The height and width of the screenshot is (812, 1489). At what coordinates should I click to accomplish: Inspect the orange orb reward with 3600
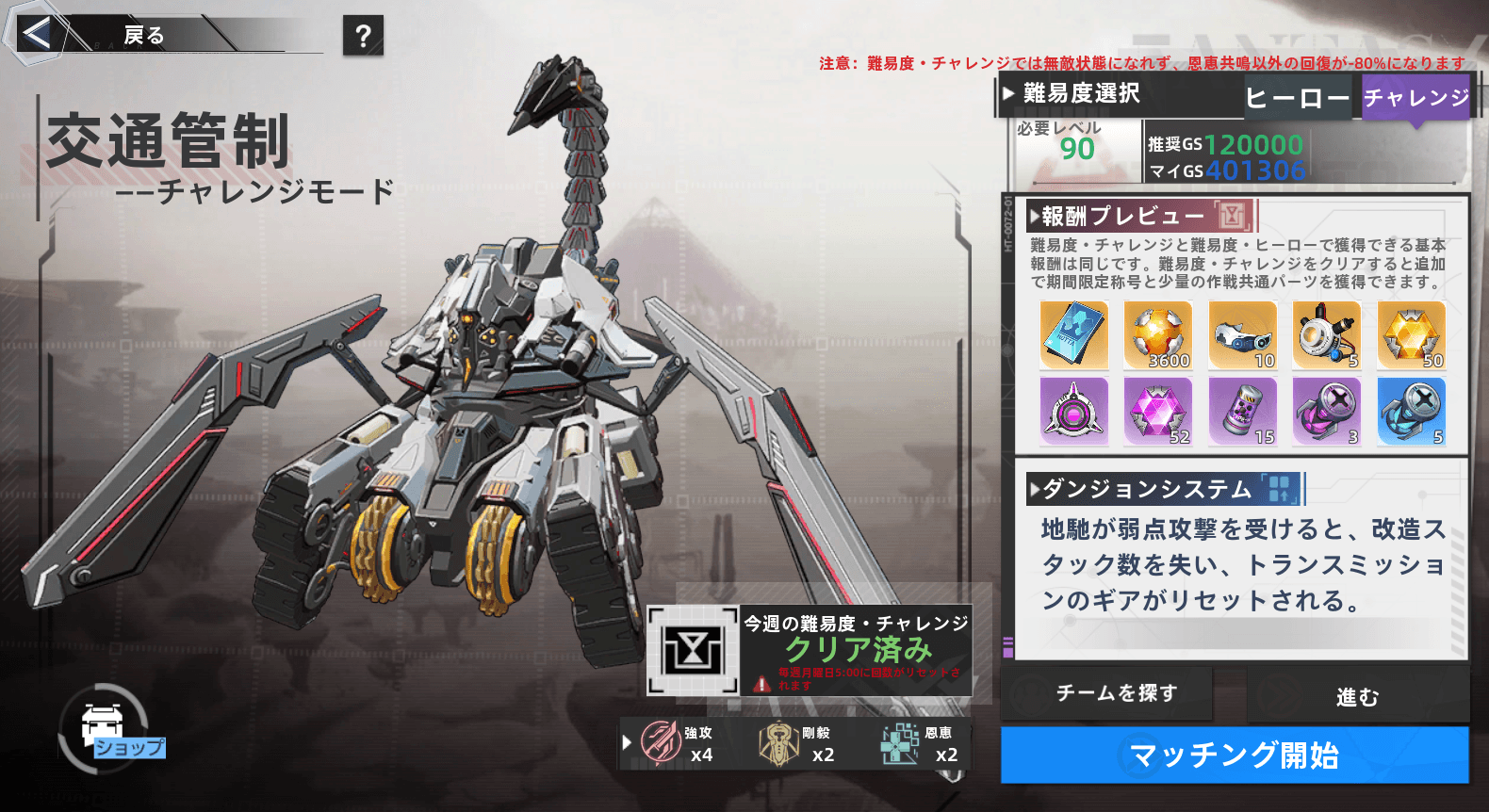[1158, 335]
